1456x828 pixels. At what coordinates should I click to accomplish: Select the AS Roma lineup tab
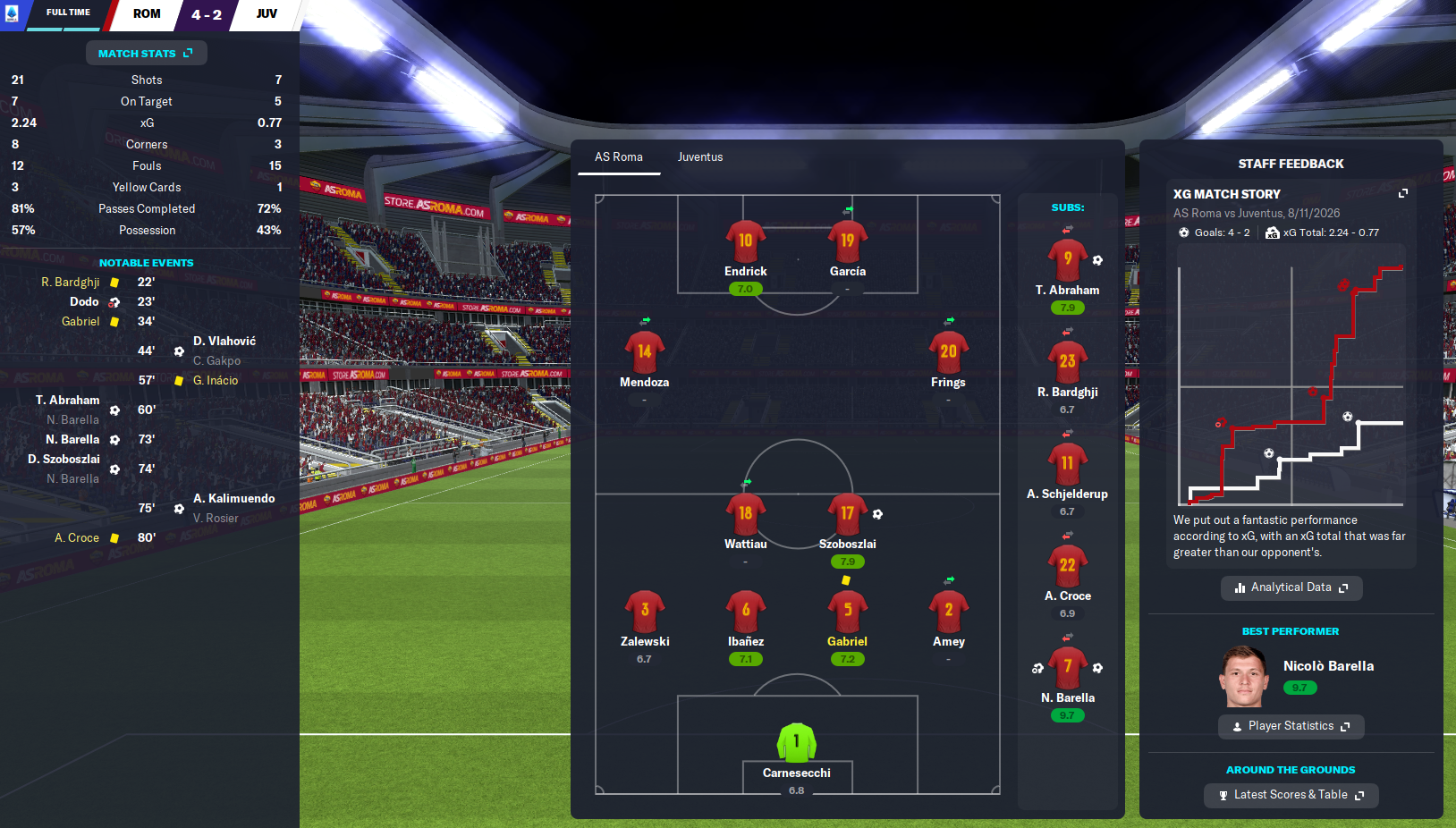tap(618, 157)
